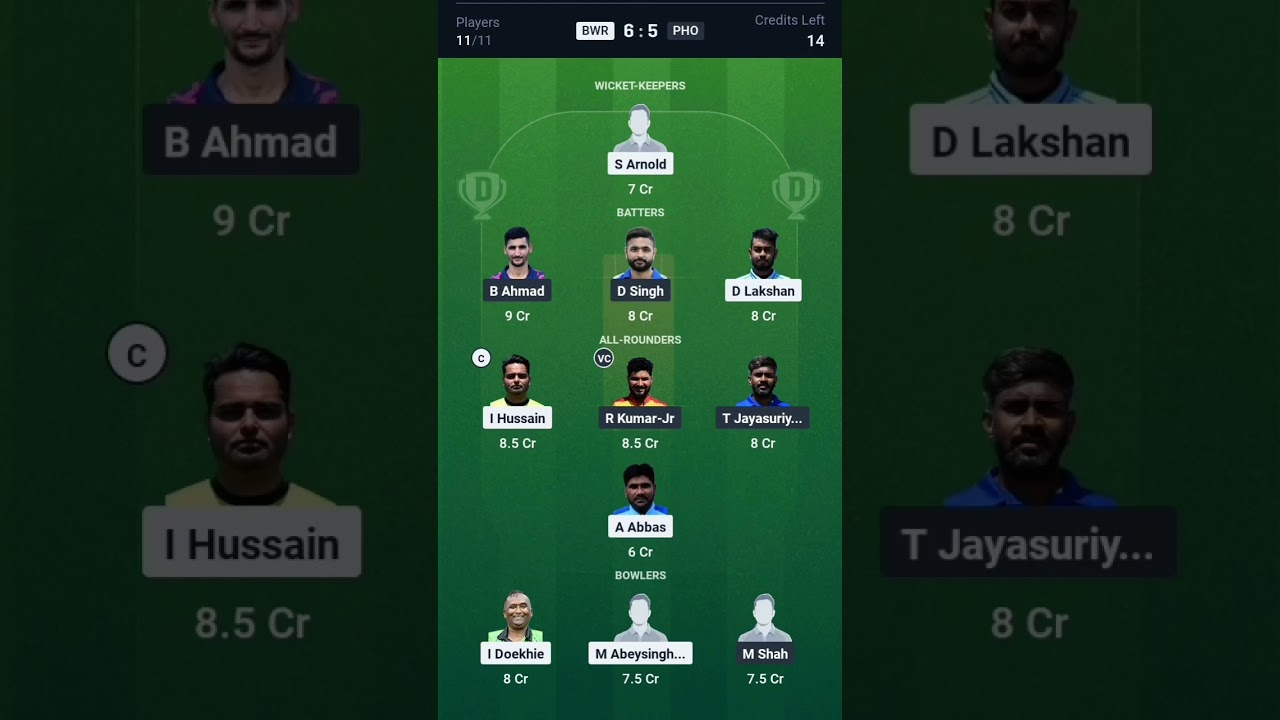
Task: Click the 6 : 5 score indicator
Action: tap(640, 30)
